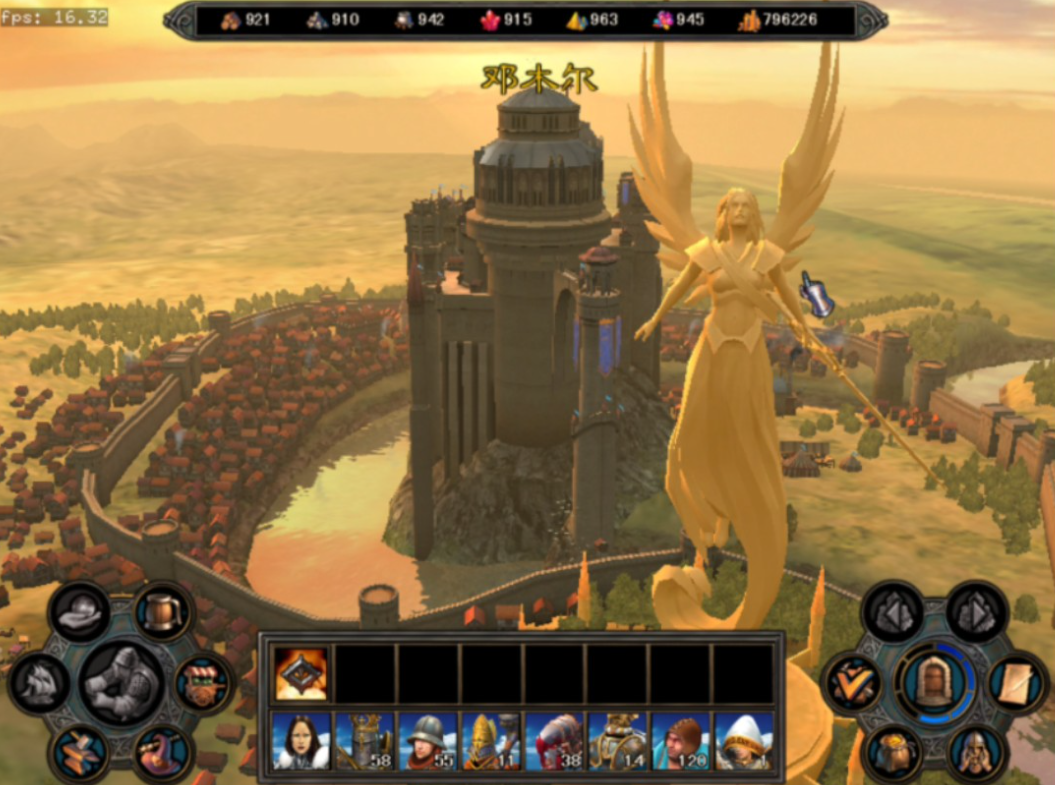
Task: Click the grey hand holding orb icon
Action: click(80, 613)
